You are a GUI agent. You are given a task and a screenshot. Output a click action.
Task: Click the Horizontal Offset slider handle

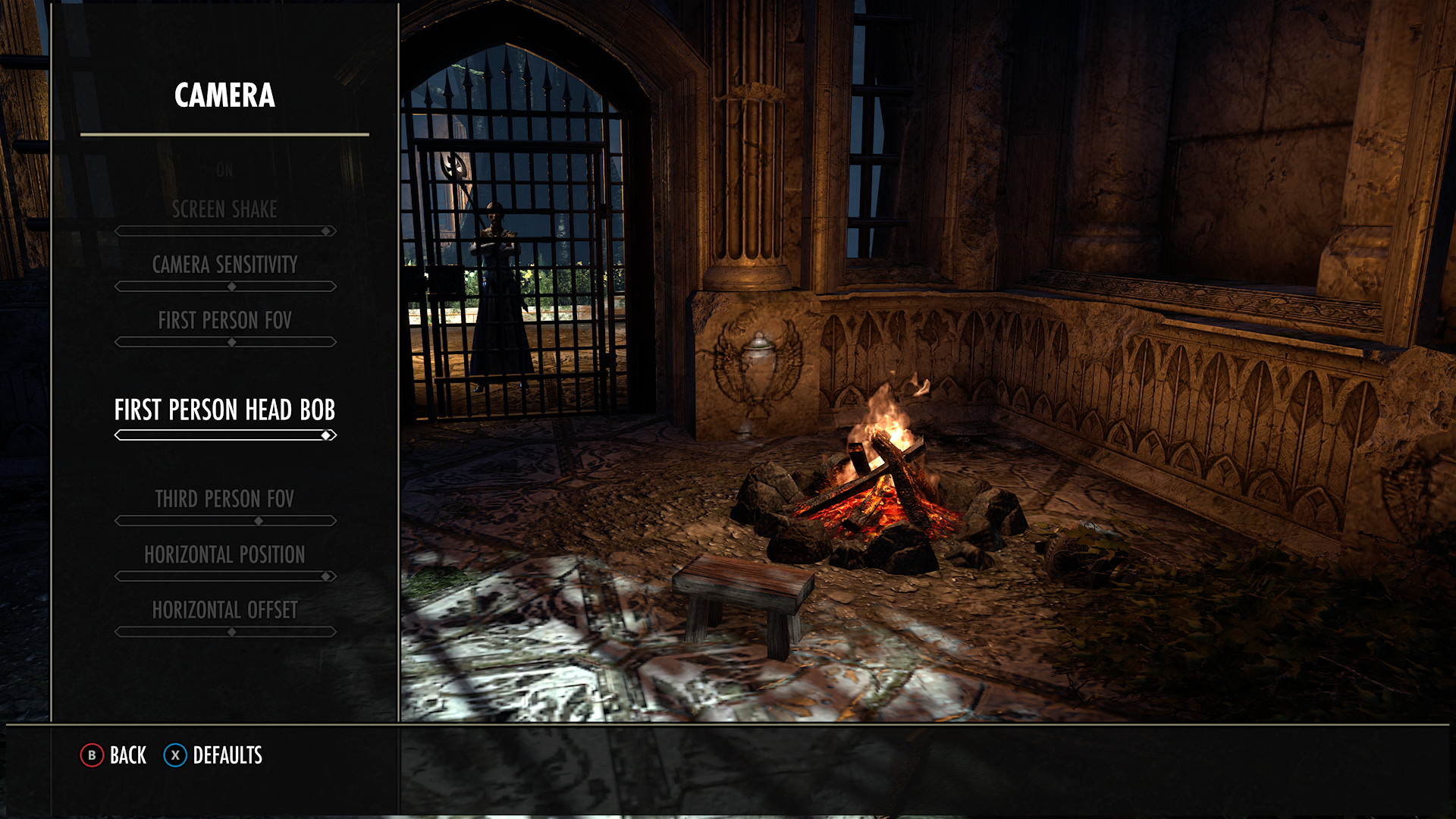(231, 630)
